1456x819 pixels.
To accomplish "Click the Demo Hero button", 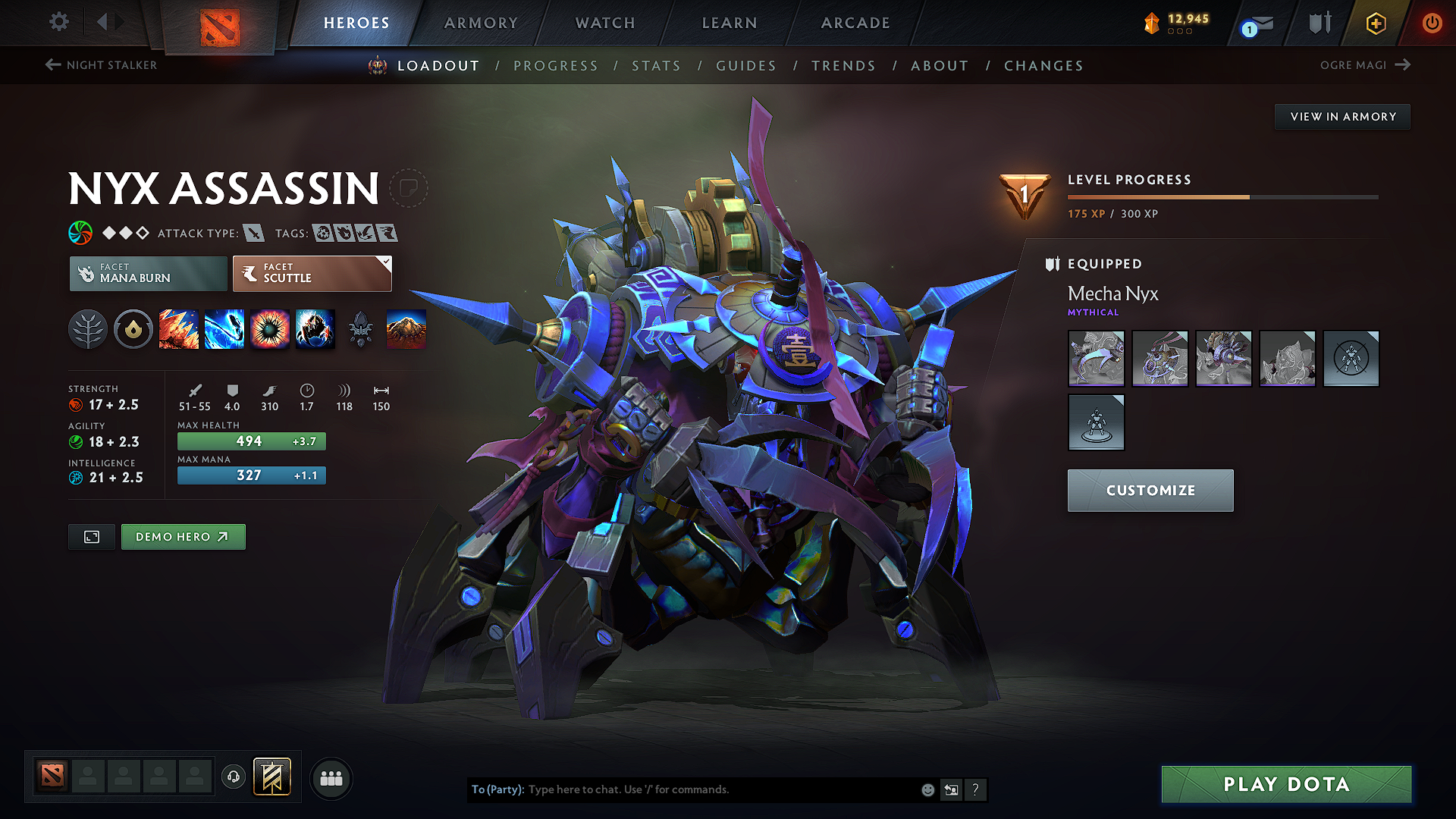I will (x=183, y=536).
